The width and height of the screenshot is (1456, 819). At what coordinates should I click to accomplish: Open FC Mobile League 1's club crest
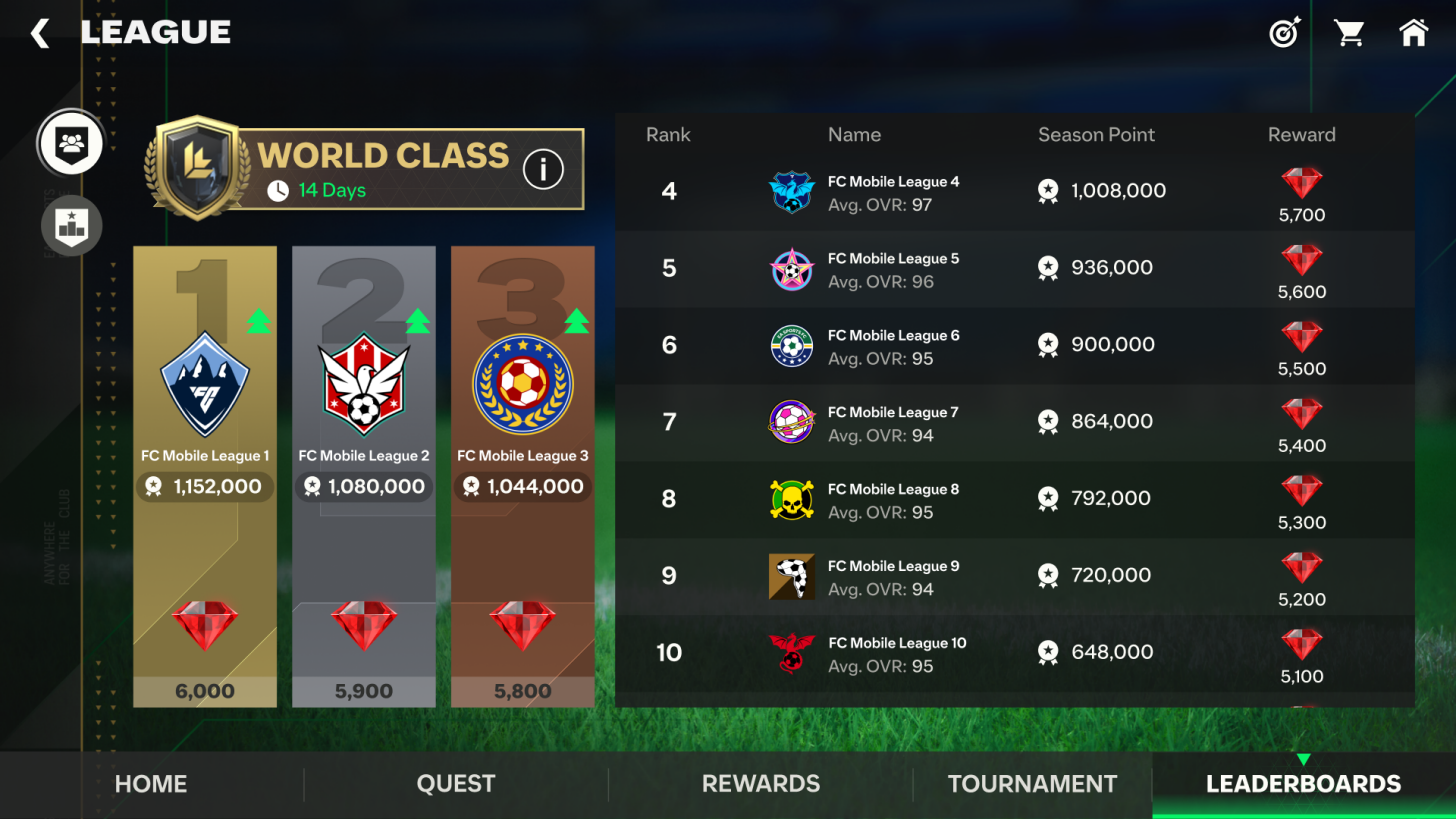point(204,383)
